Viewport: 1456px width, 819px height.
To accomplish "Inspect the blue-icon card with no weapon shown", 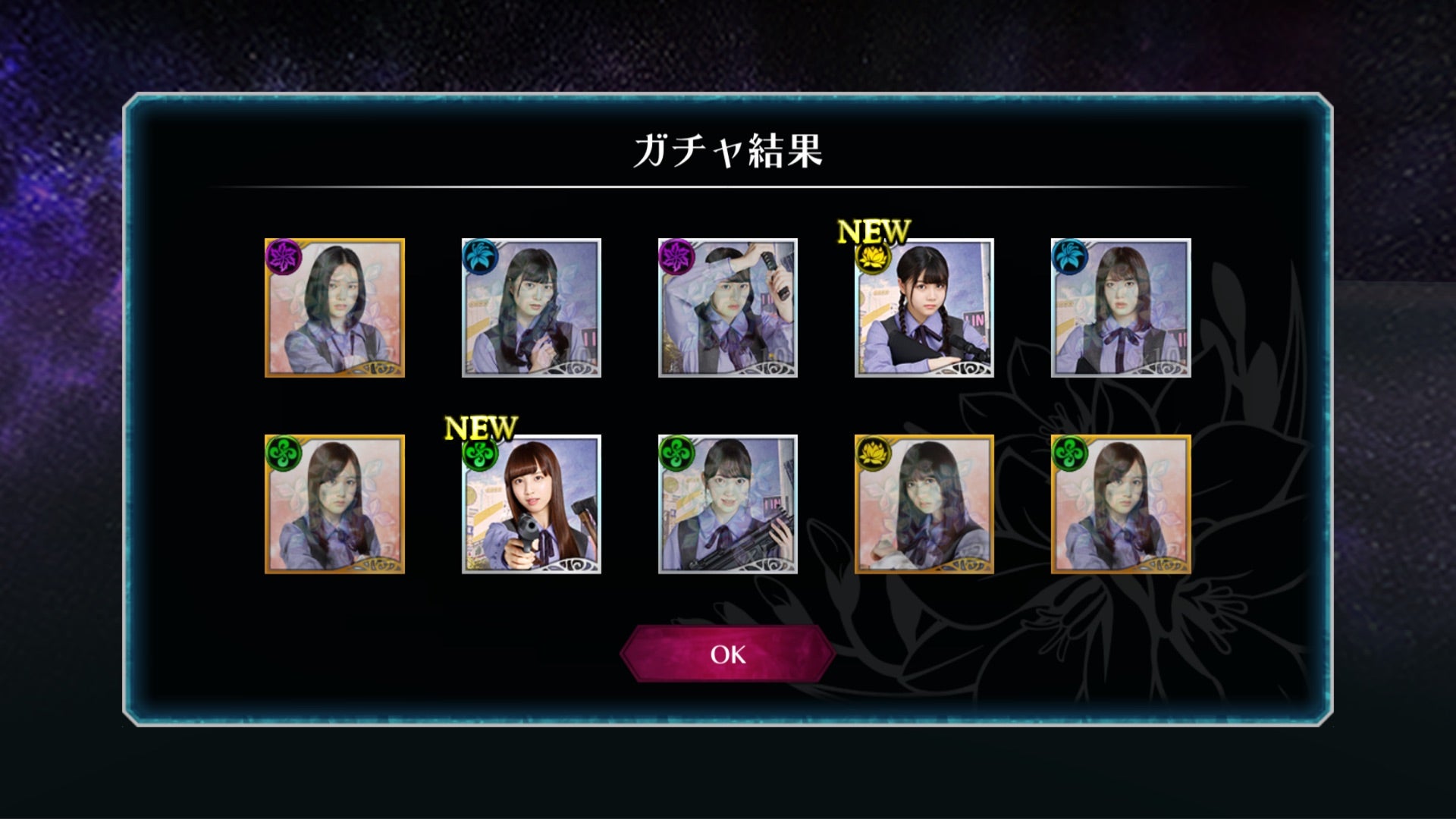I will tap(1120, 308).
